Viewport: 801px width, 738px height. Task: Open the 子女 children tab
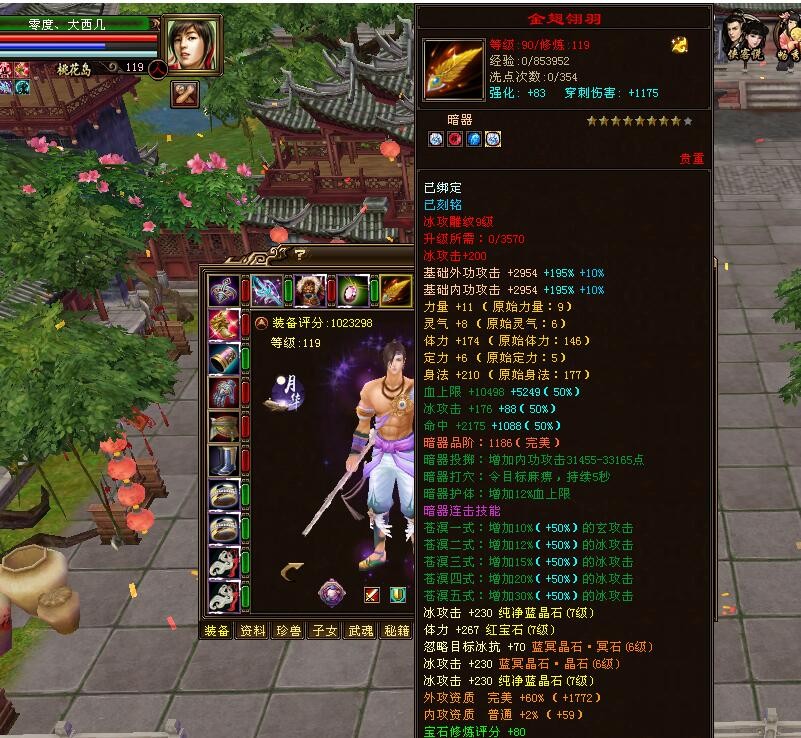tap(325, 630)
